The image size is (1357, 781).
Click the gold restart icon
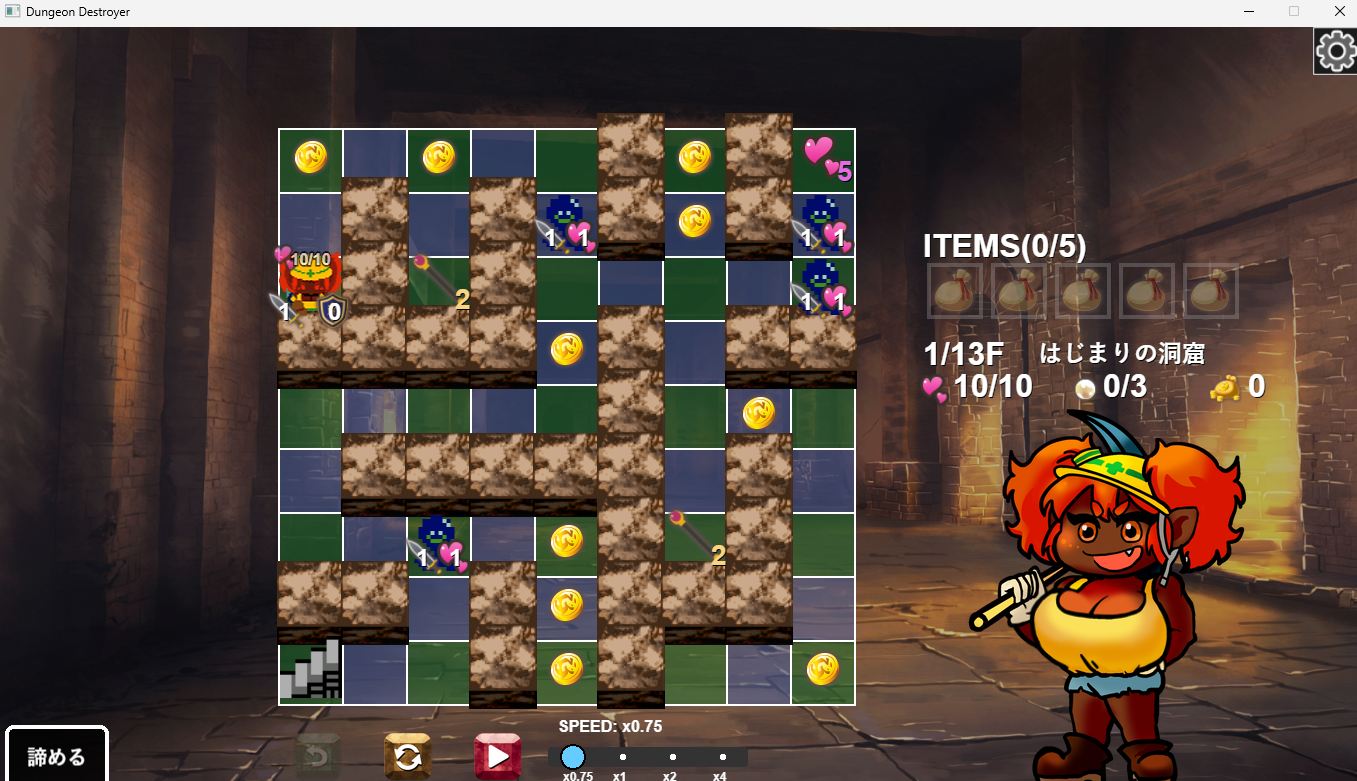point(408,755)
